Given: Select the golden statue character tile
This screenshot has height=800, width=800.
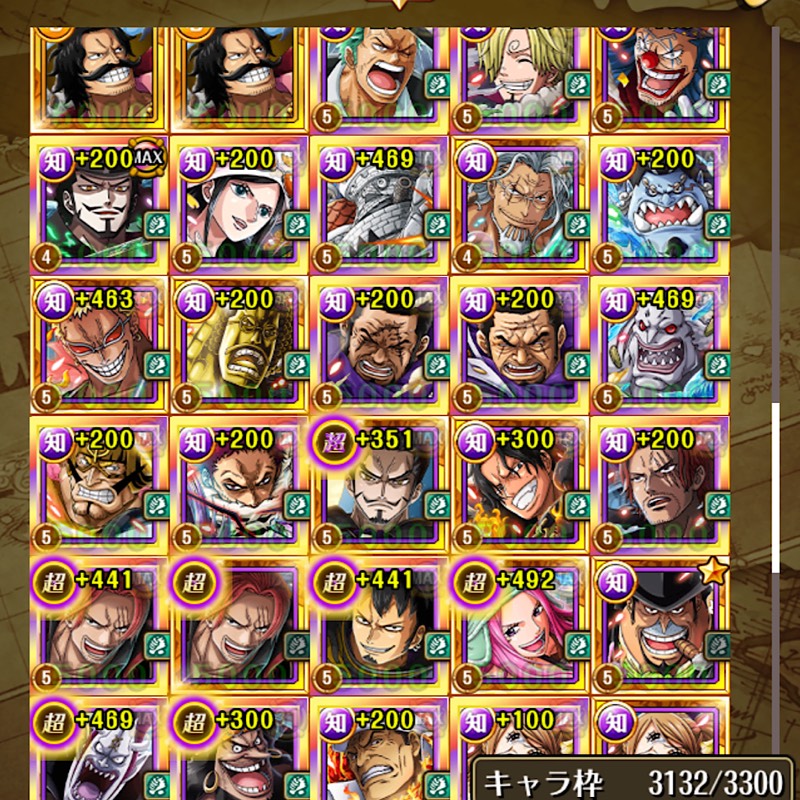Looking at the screenshot, I should (239, 345).
